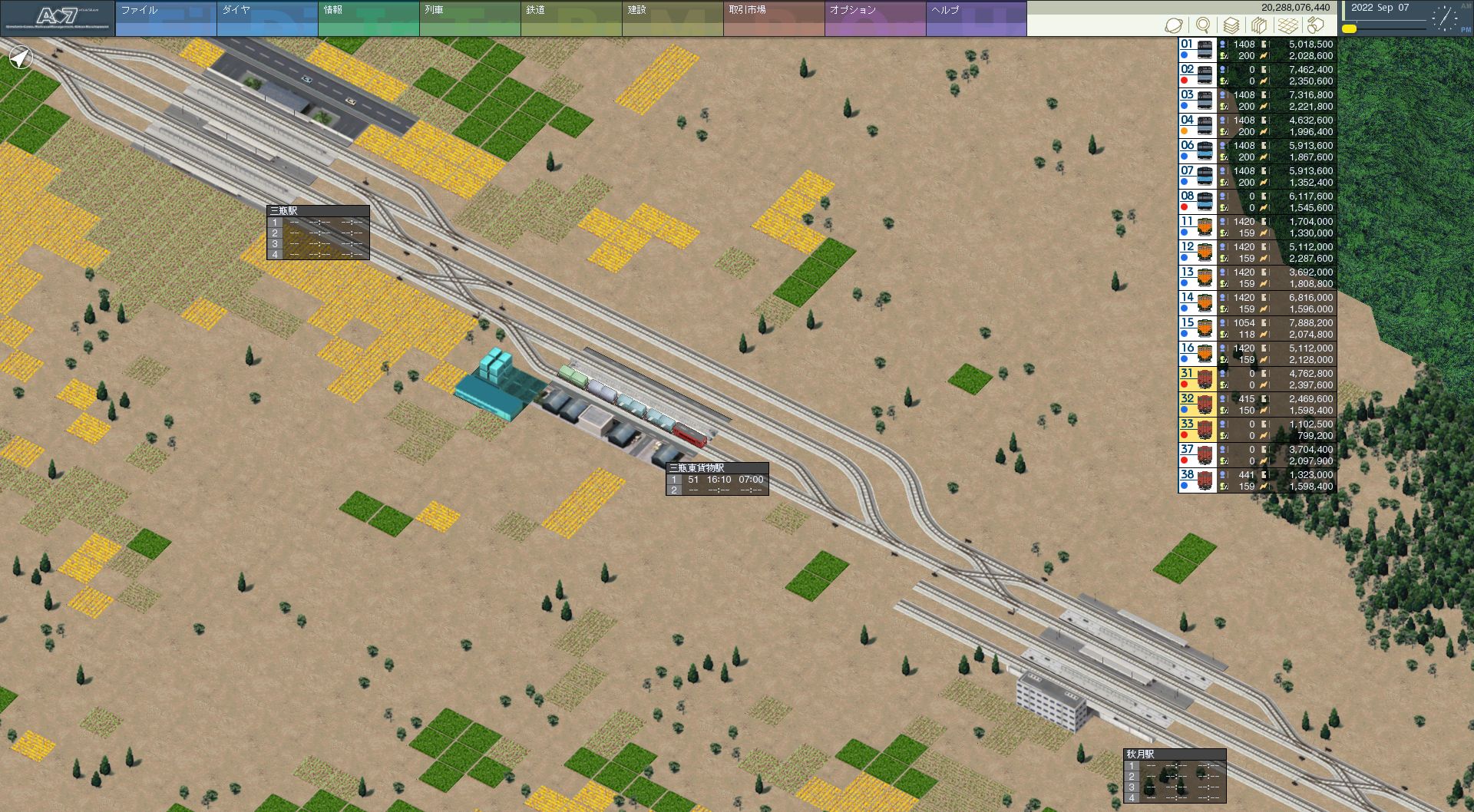Open the ダイヤ (Timetable) menu
1474x812 pixels.
click(266, 18)
